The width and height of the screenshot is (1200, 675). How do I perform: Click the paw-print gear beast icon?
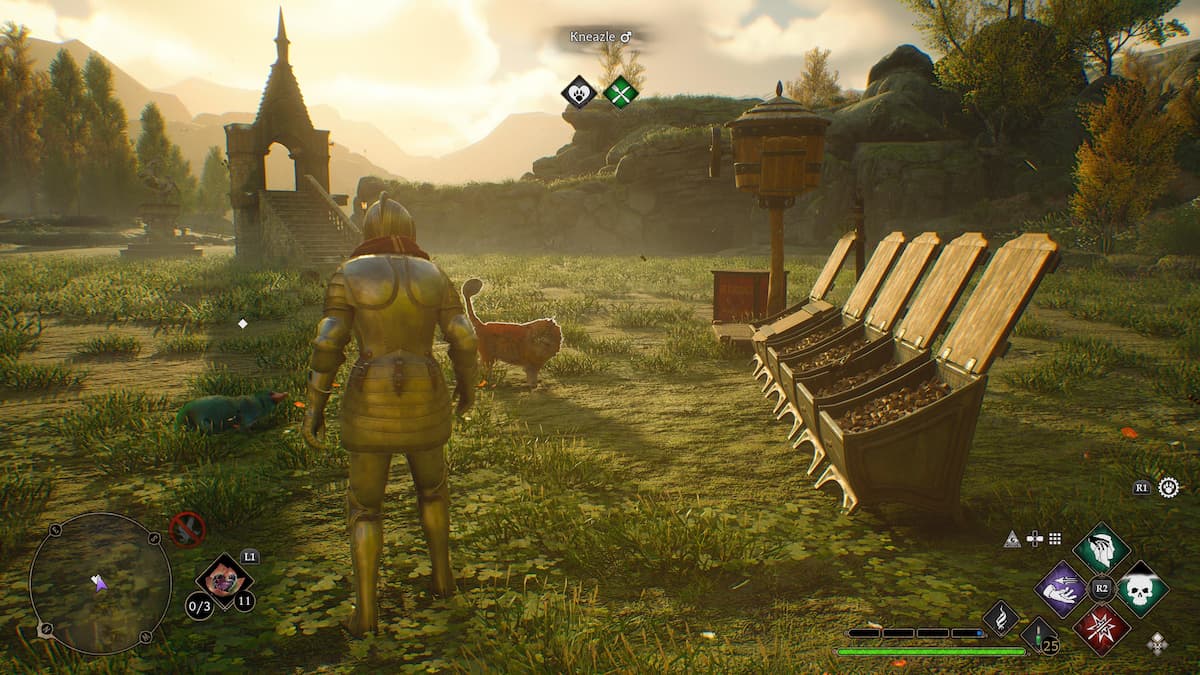1168,487
